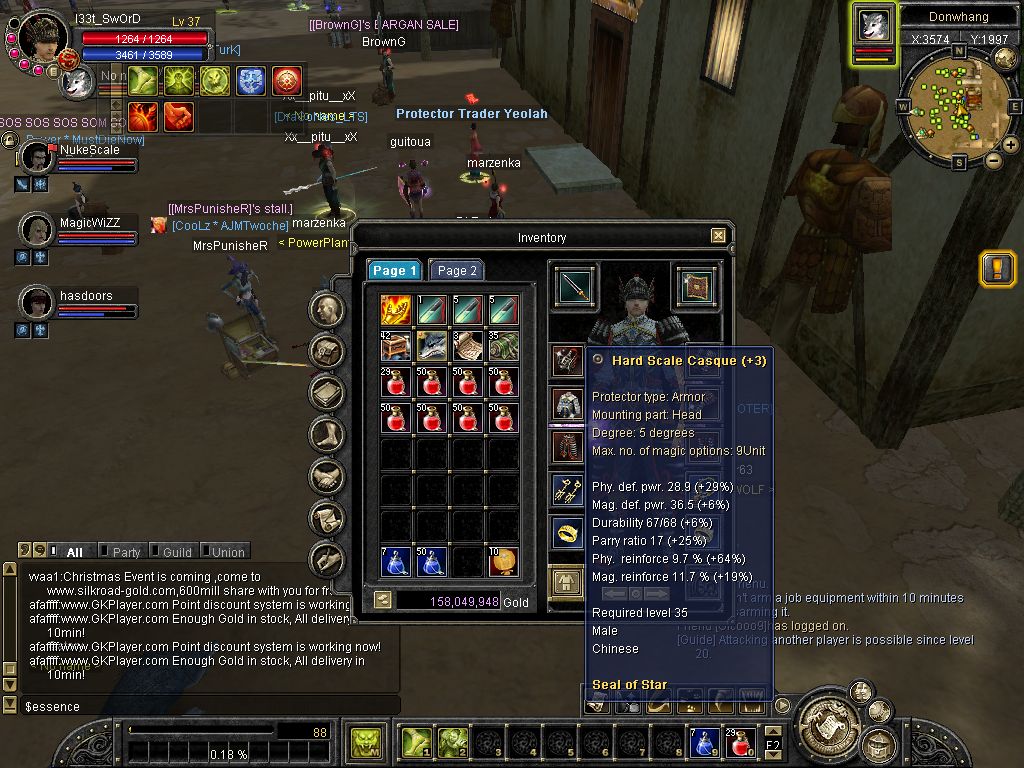This screenshot has width=1024, height=768.
Task: Open the yellow exclamation alert icon
Action: click(998, 268)
